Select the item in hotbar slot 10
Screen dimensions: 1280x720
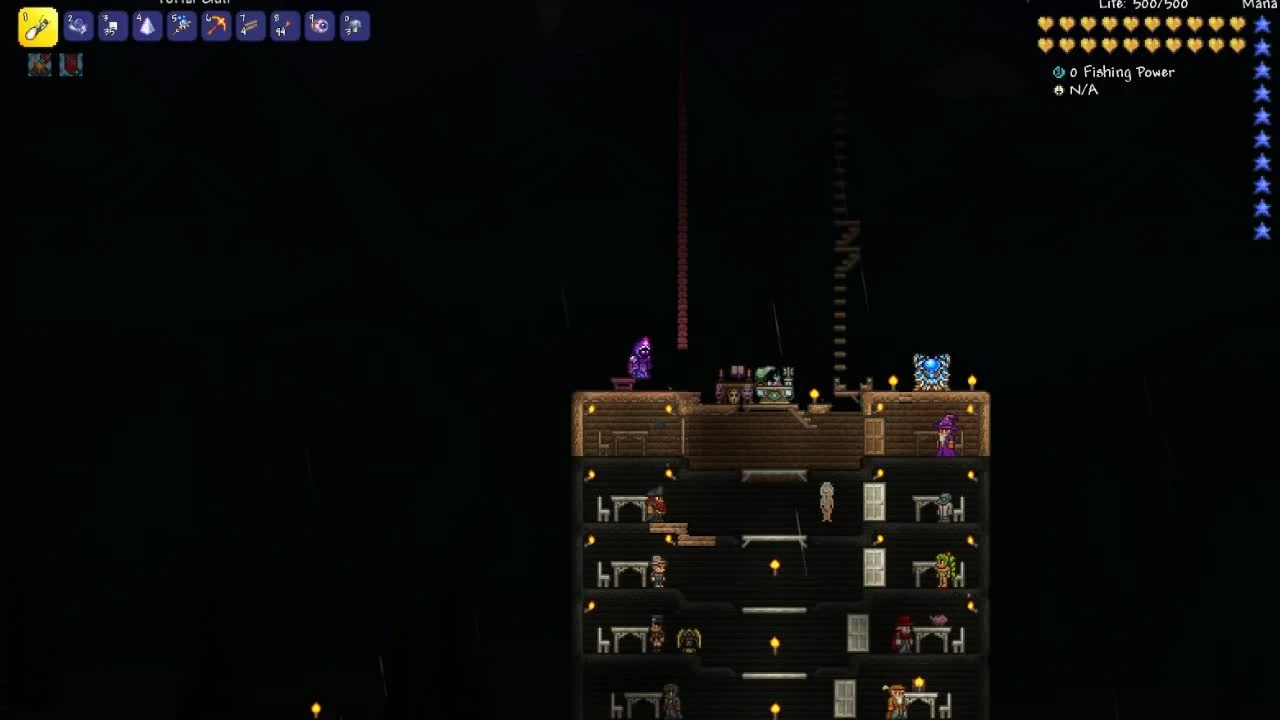coord(352,27)
